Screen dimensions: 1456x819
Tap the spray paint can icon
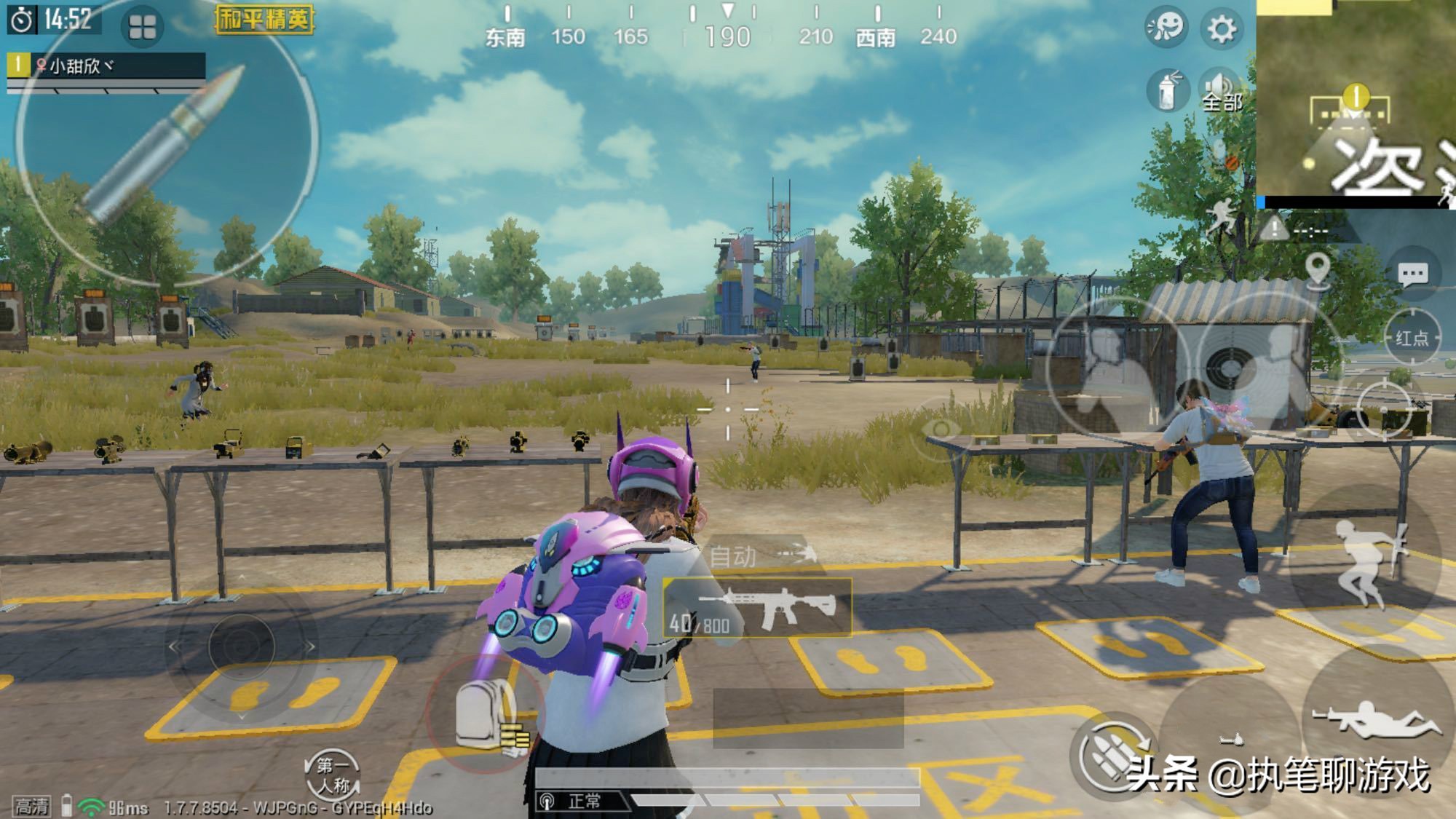1167,92
